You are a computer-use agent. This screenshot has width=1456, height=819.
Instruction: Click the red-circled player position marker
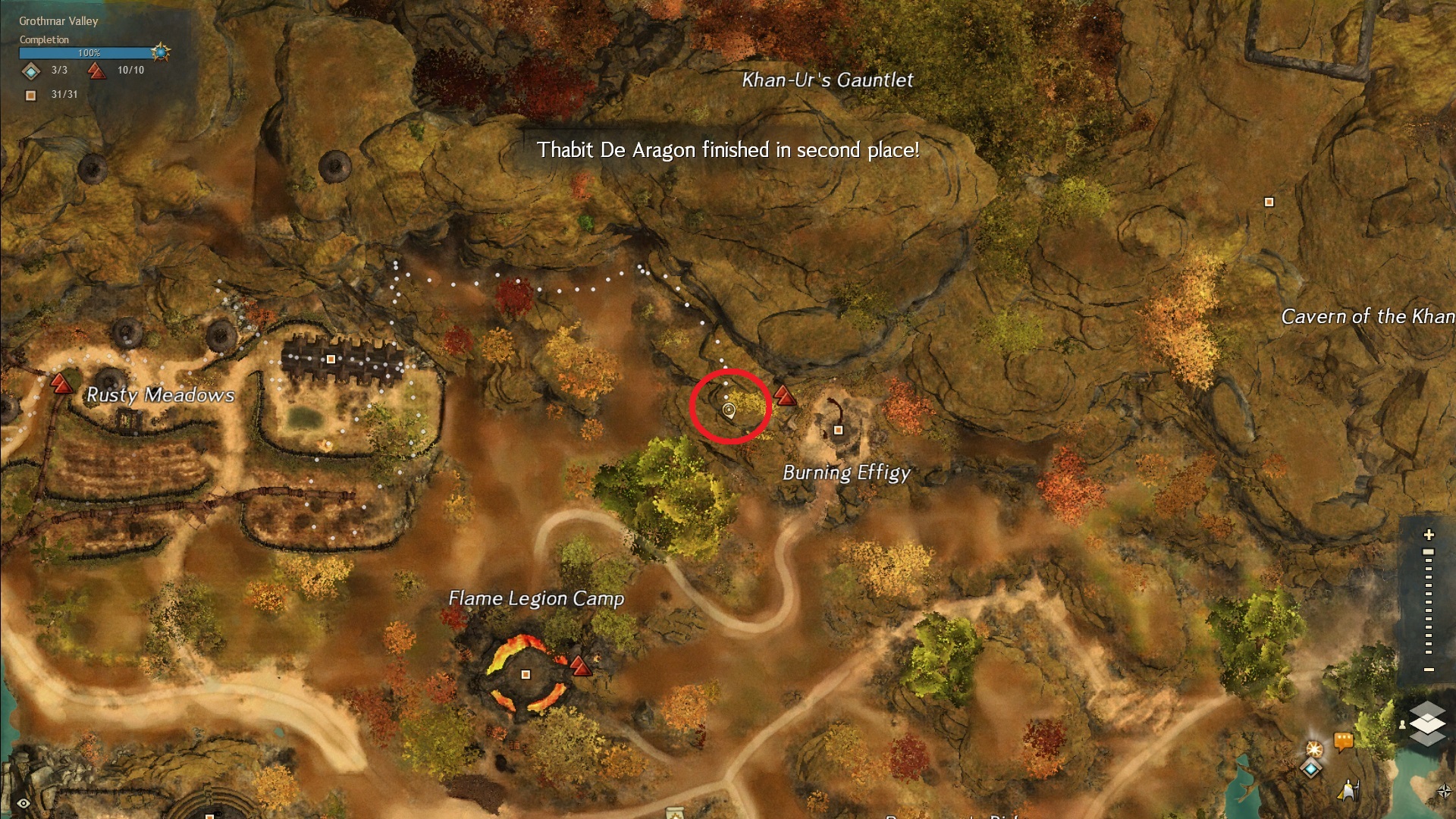729,410
